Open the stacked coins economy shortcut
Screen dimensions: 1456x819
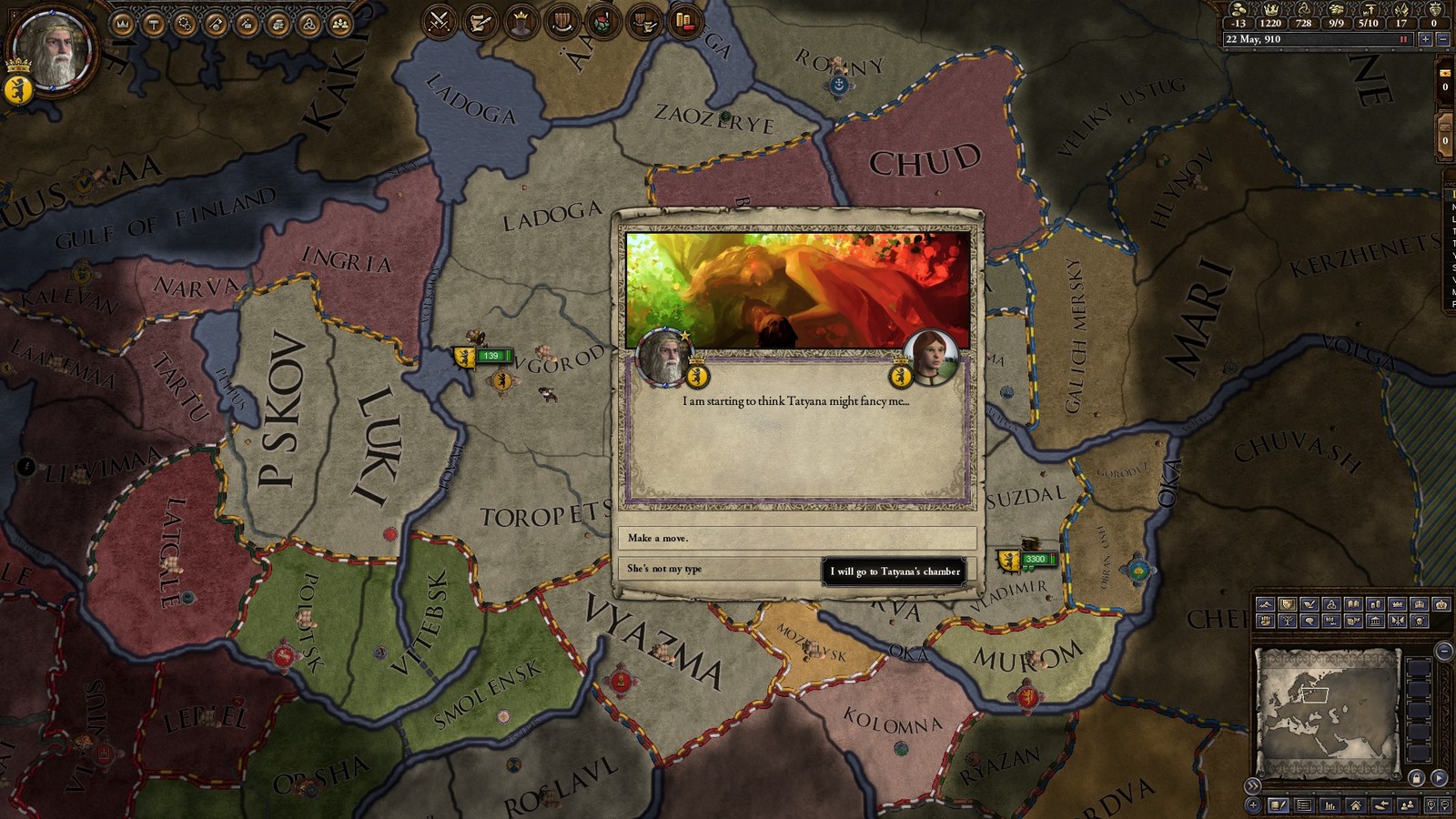tap(685, 21)
